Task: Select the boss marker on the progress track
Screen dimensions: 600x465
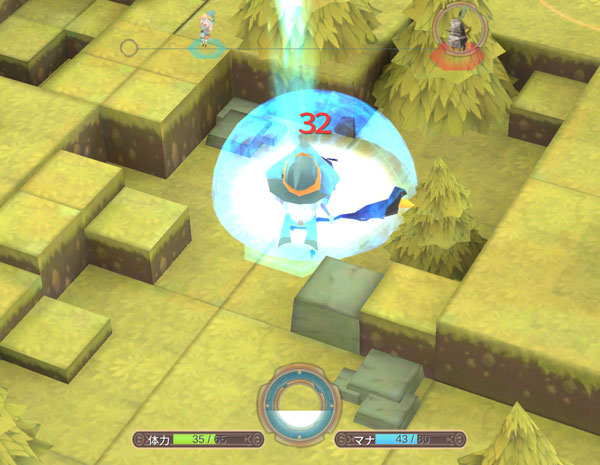Action: [x=460, y=38]
